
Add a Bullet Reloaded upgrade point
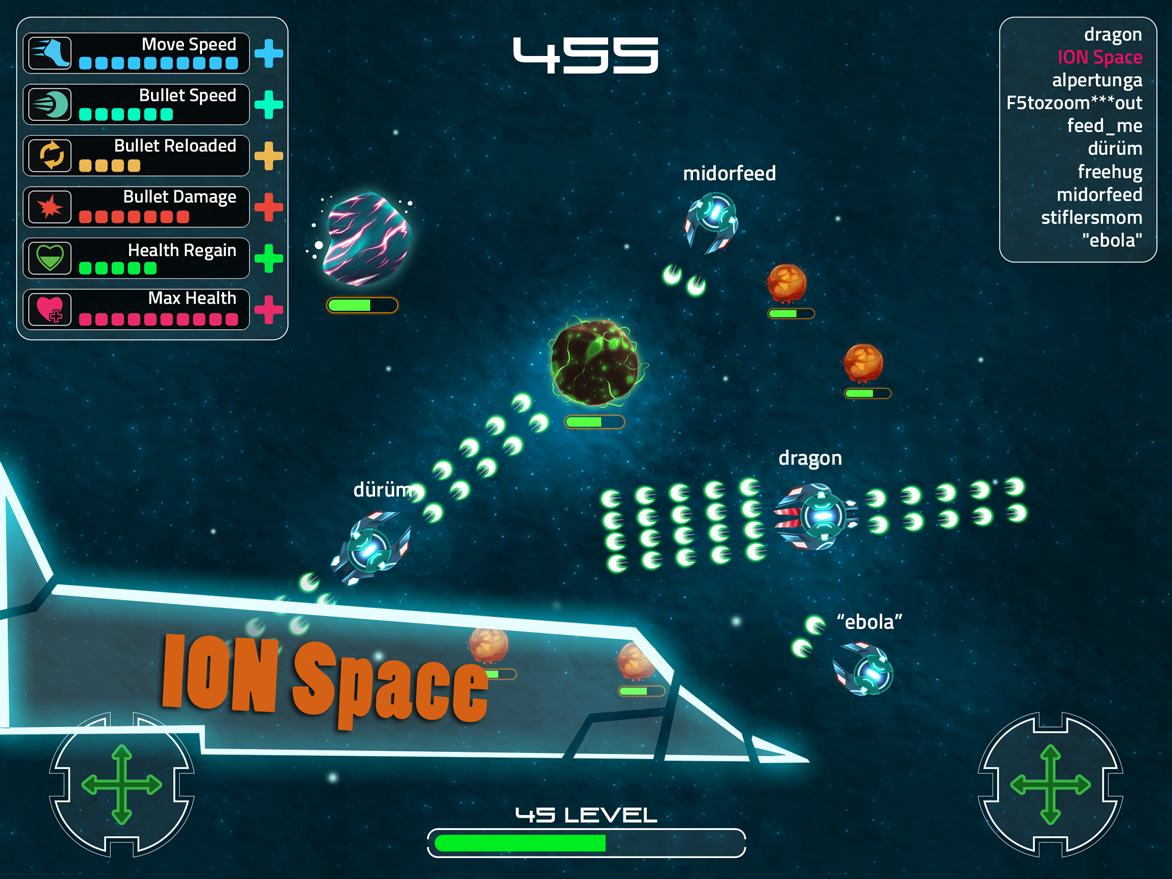pos(268,156)
